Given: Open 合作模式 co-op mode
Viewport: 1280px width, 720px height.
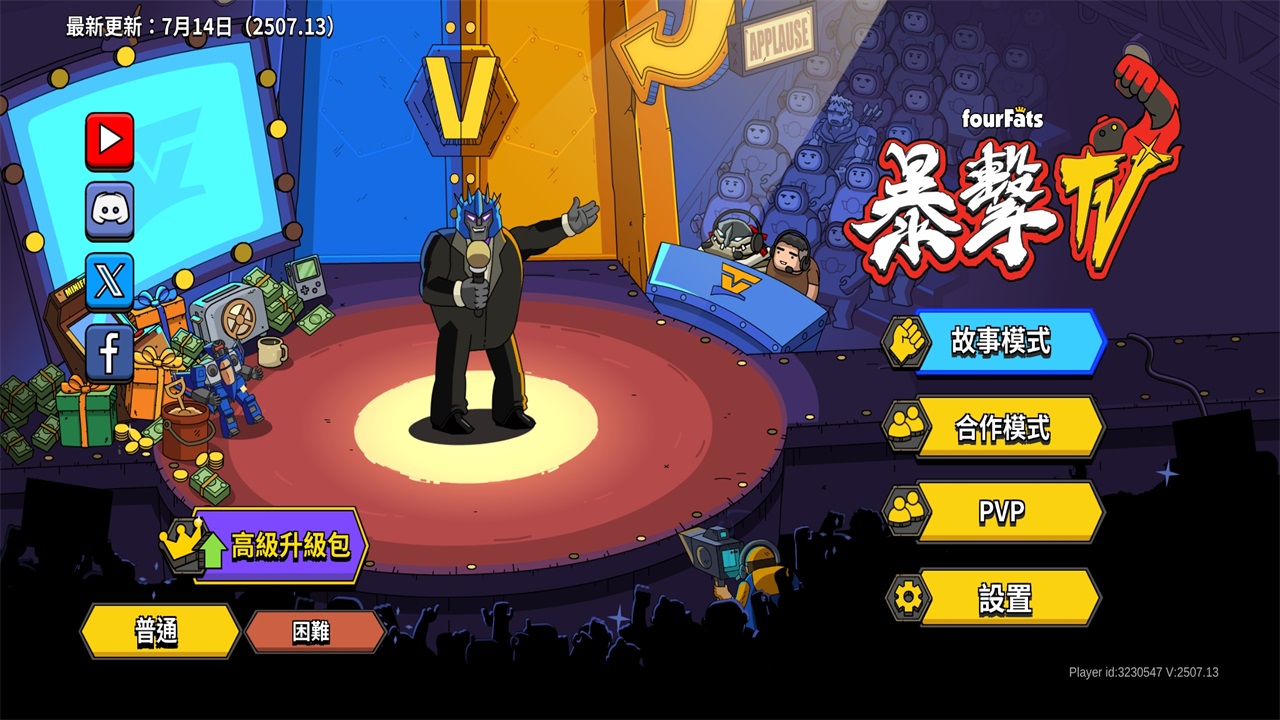Looking at the screenshot, I should (1000, 428).
